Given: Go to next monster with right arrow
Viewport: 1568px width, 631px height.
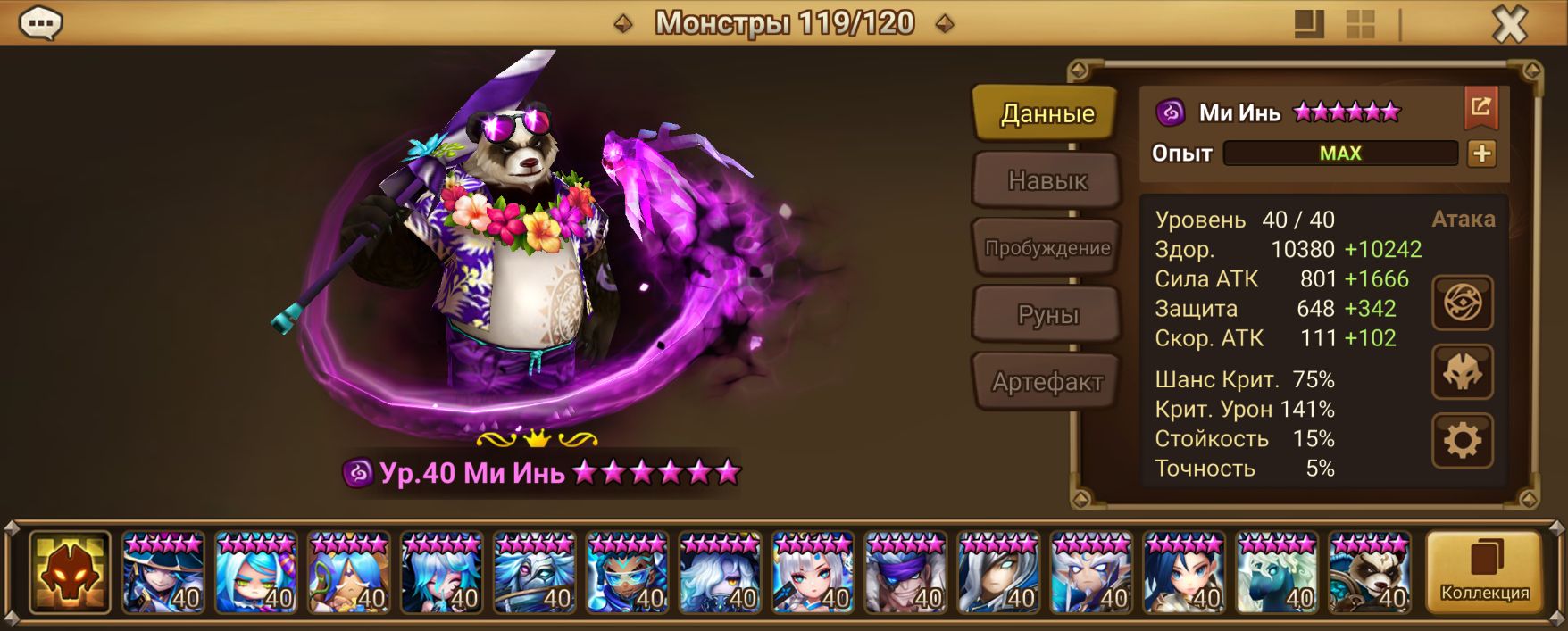Looking at the screenshot, I should click(x=944, y=24).
